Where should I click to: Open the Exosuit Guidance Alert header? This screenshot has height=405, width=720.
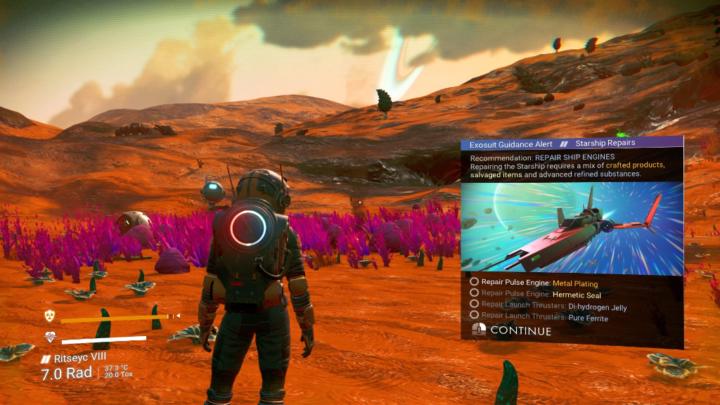click(510, 145)
